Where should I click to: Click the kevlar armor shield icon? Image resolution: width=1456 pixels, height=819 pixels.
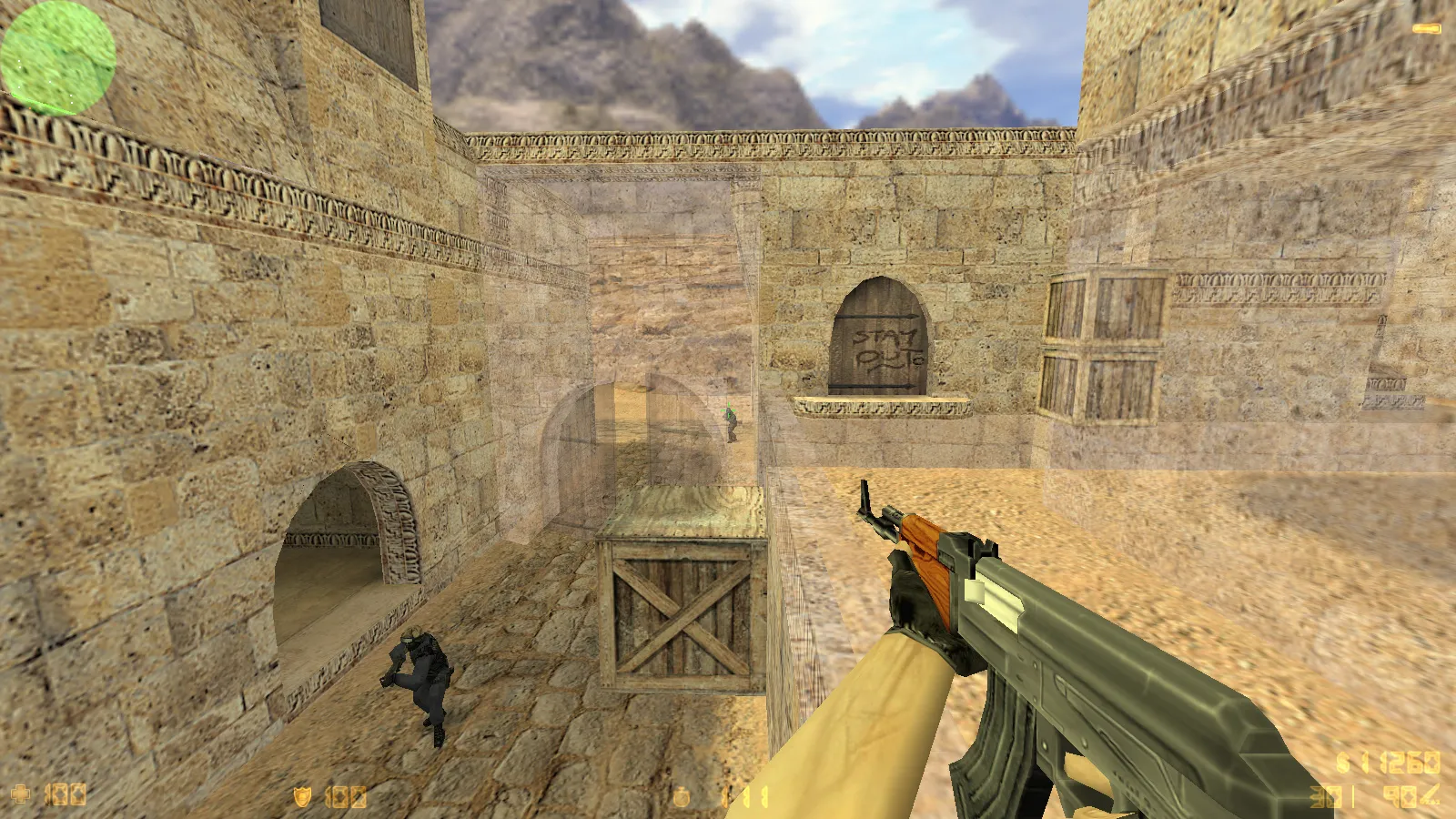[302, 797]
